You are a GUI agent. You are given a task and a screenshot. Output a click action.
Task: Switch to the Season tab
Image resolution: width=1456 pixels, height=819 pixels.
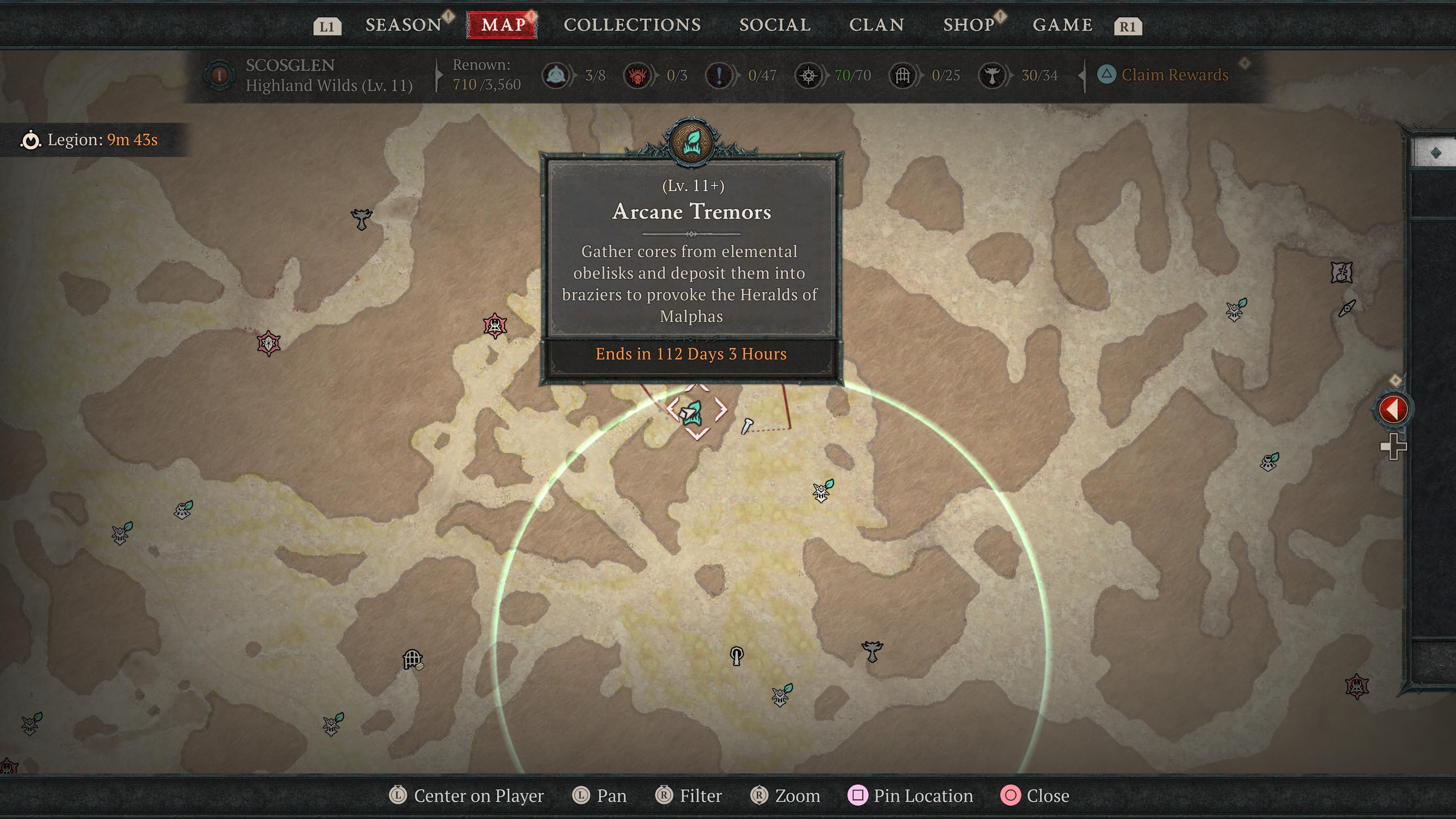pyautogui.click(x=403, y=25)
